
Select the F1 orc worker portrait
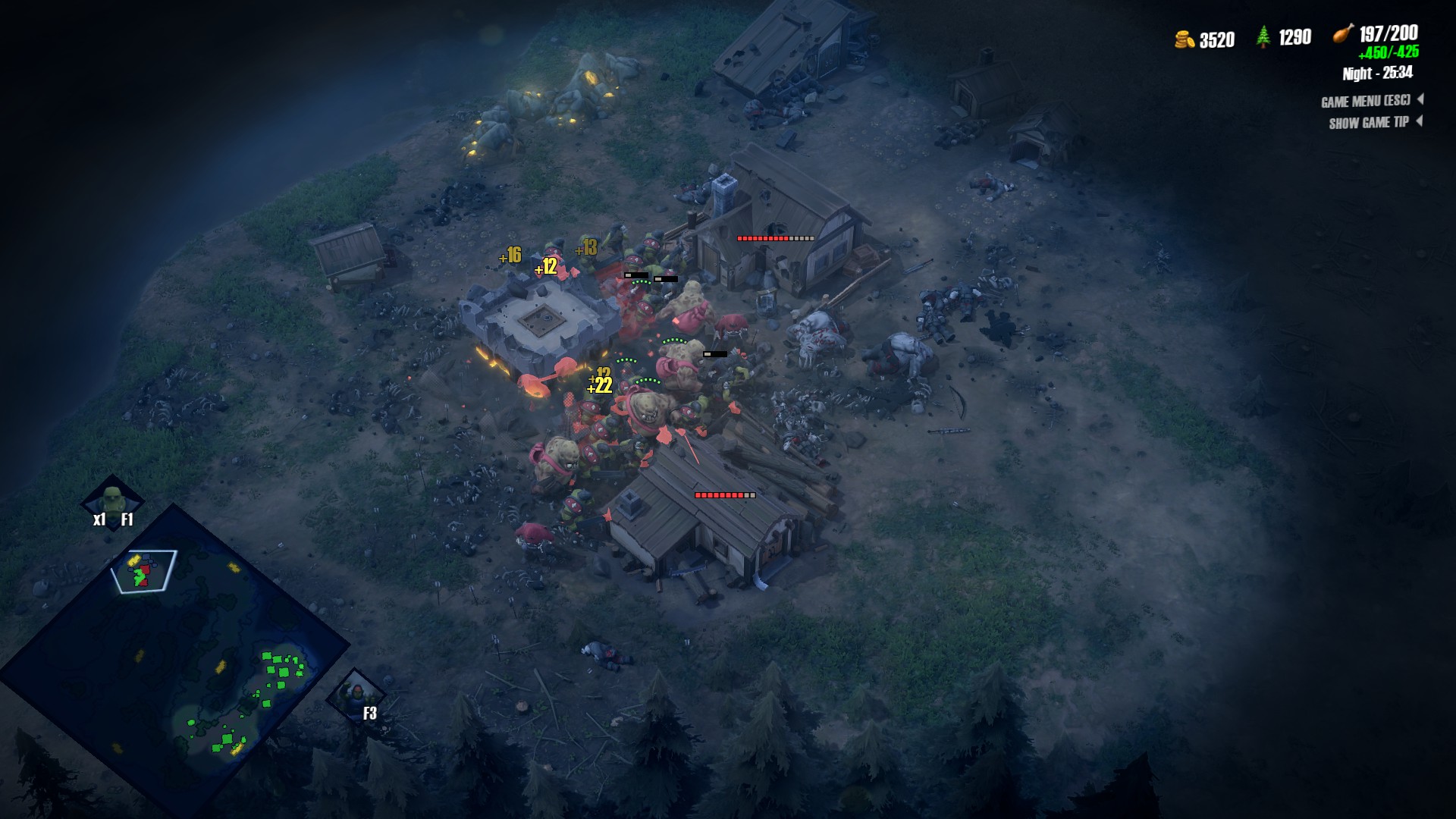(112, 501)
